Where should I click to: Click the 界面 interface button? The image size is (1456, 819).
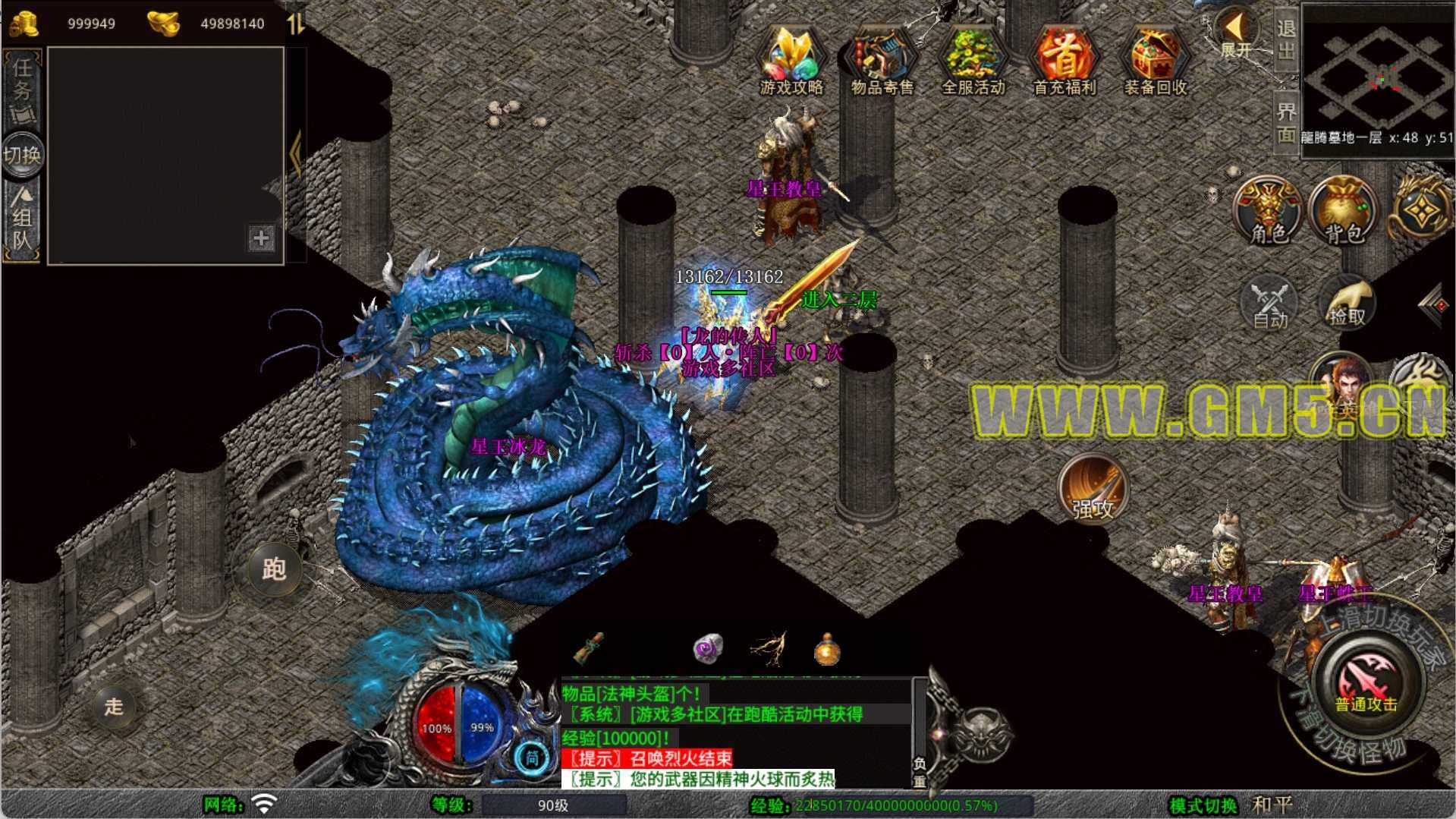pyautogui.click(x=1285, y=123)
